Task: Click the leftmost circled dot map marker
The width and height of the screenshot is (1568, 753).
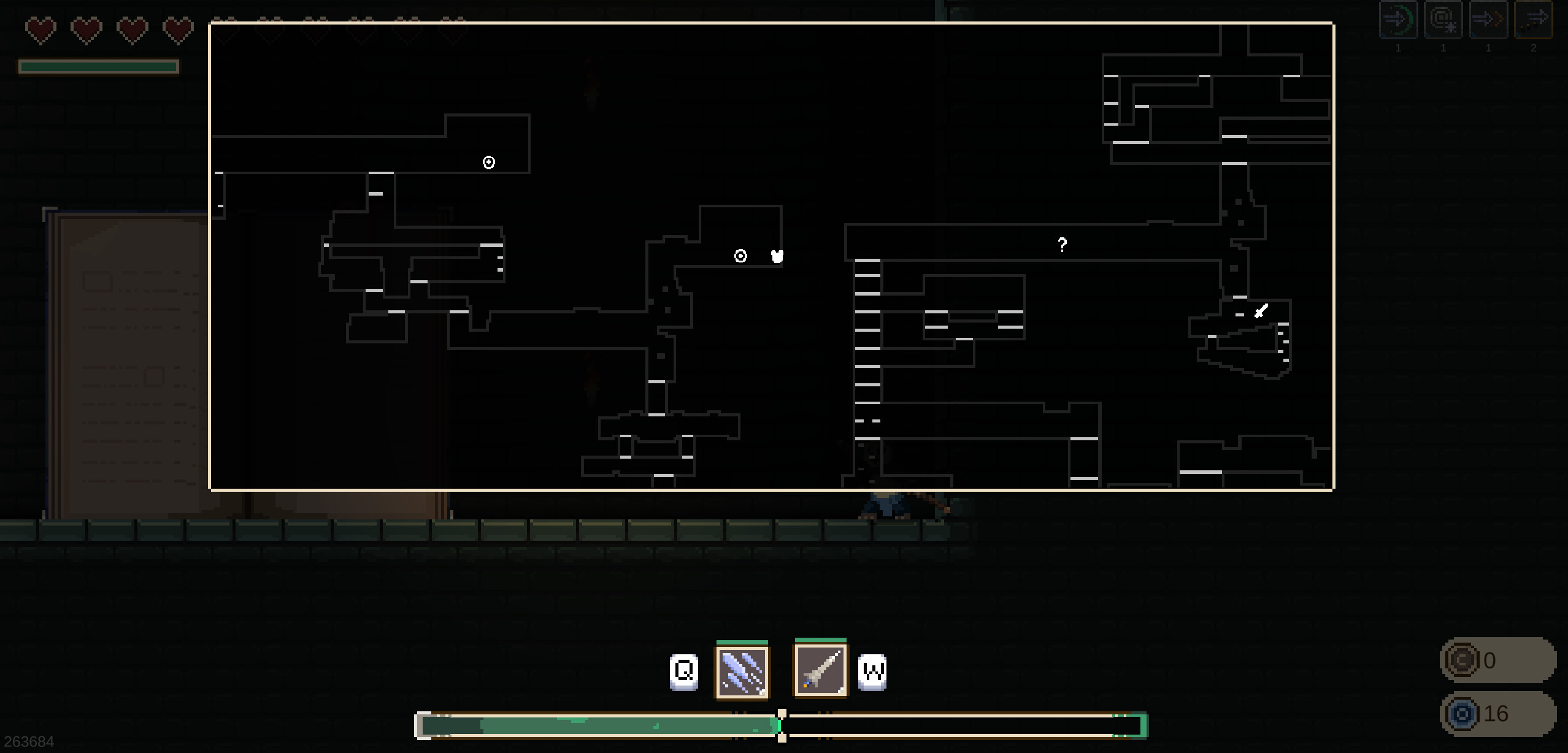Action: 488,162
